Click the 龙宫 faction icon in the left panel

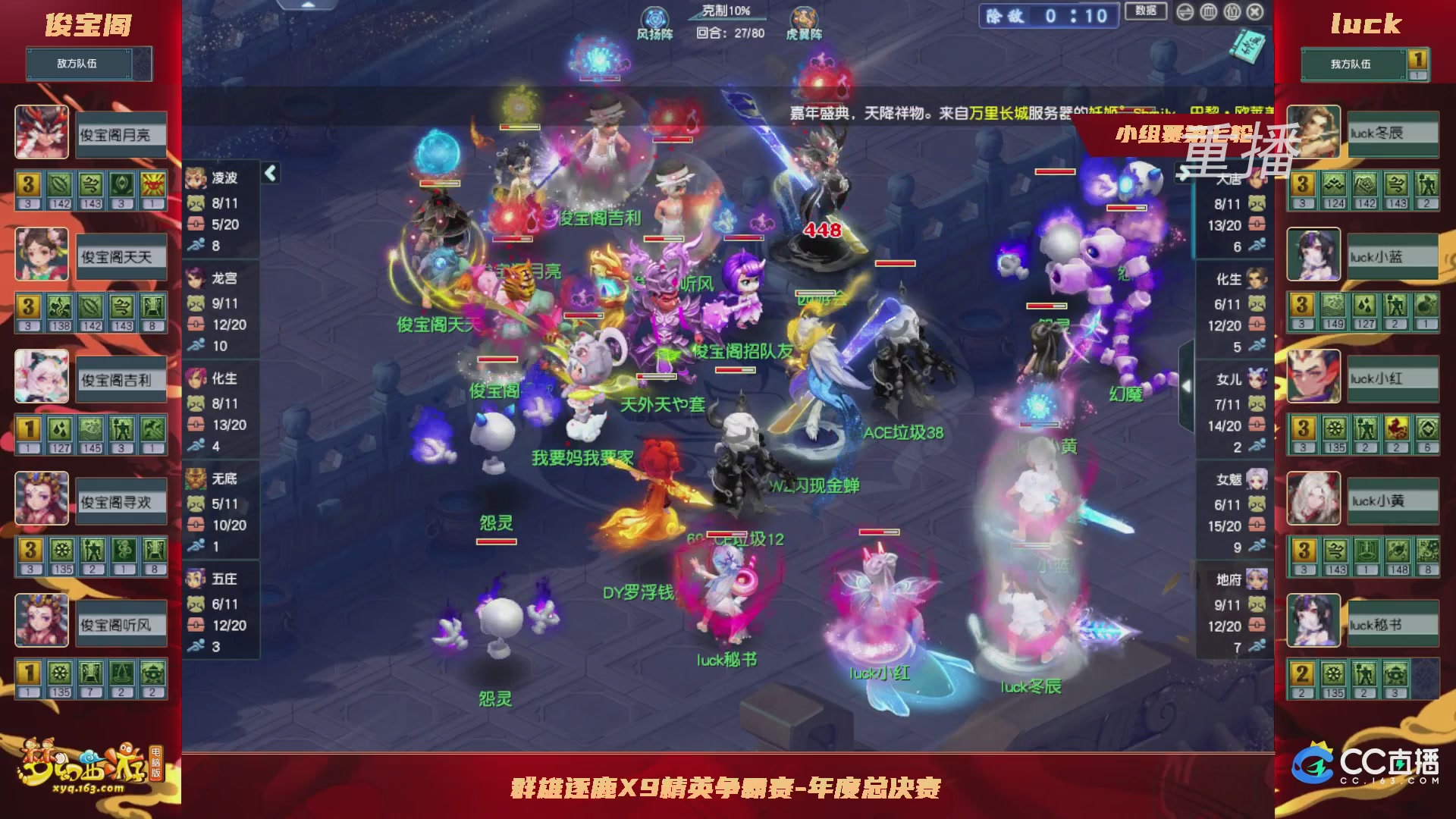(196, 278)
